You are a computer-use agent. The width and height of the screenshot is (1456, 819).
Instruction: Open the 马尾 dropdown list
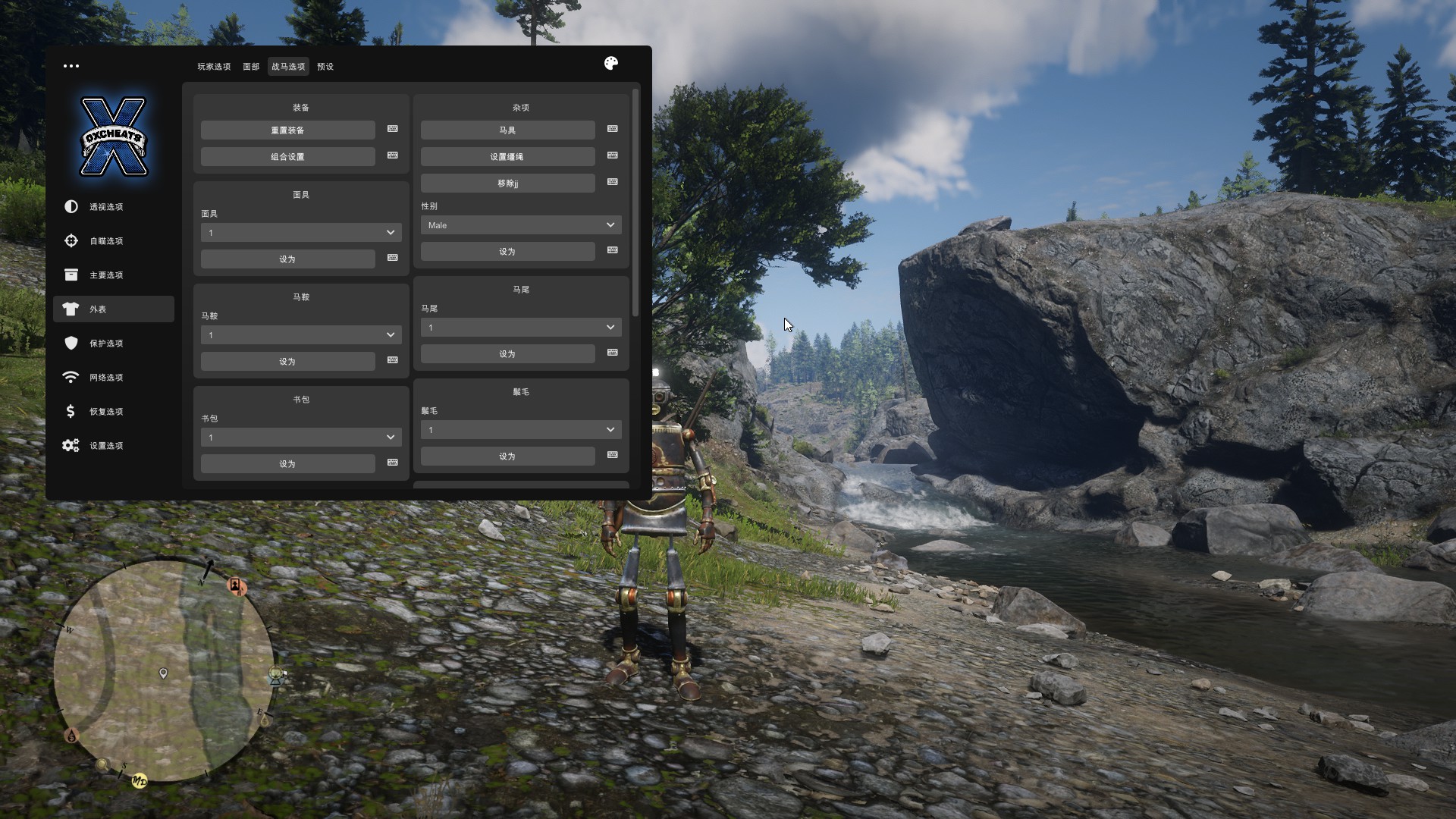tap(521, 328)
